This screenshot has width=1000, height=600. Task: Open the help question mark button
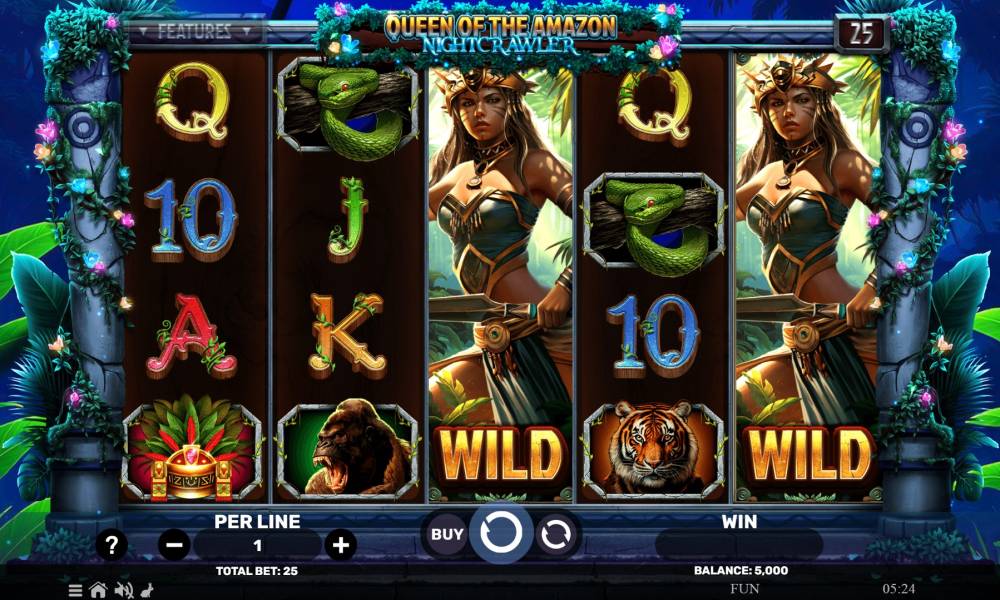click(x=111, y=545)
